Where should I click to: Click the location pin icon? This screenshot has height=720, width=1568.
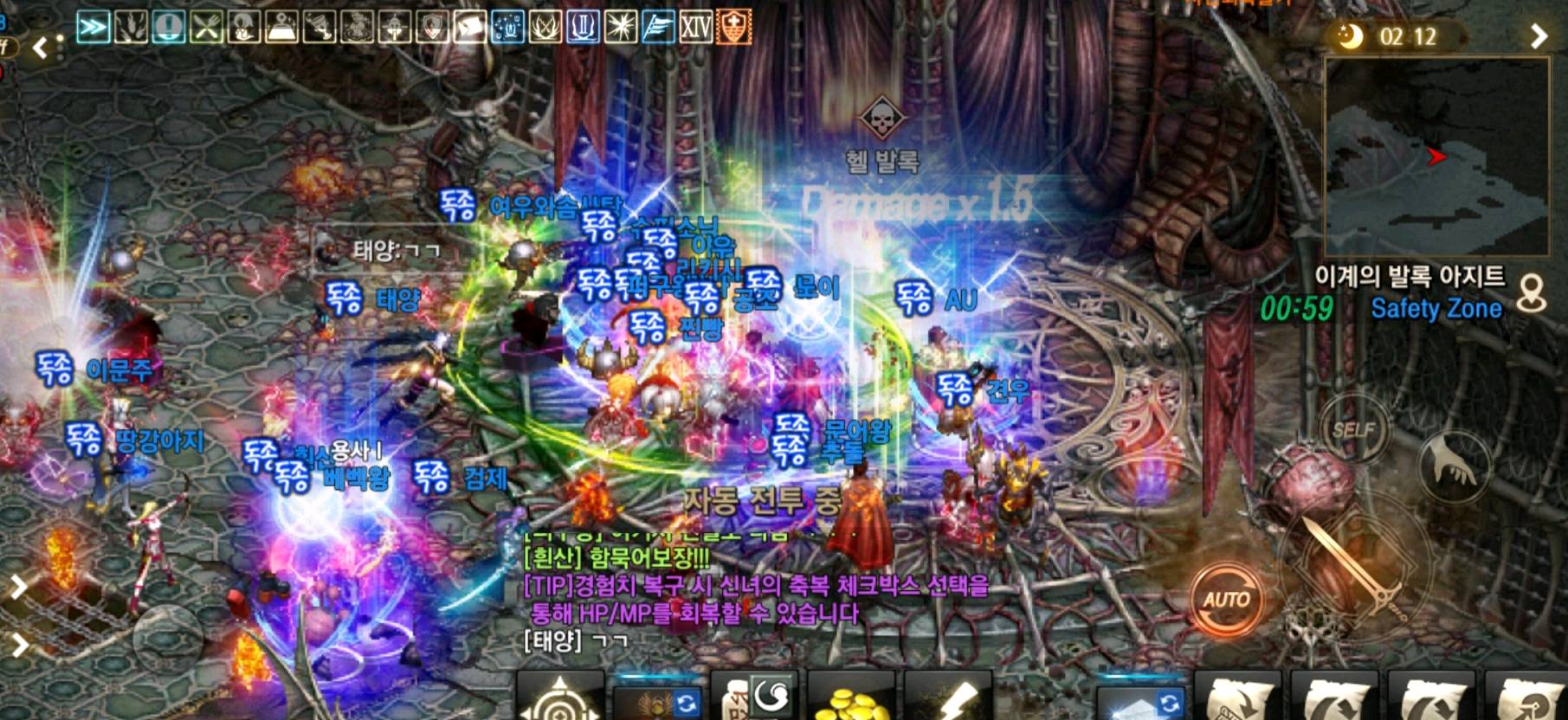coord(1532,294)
